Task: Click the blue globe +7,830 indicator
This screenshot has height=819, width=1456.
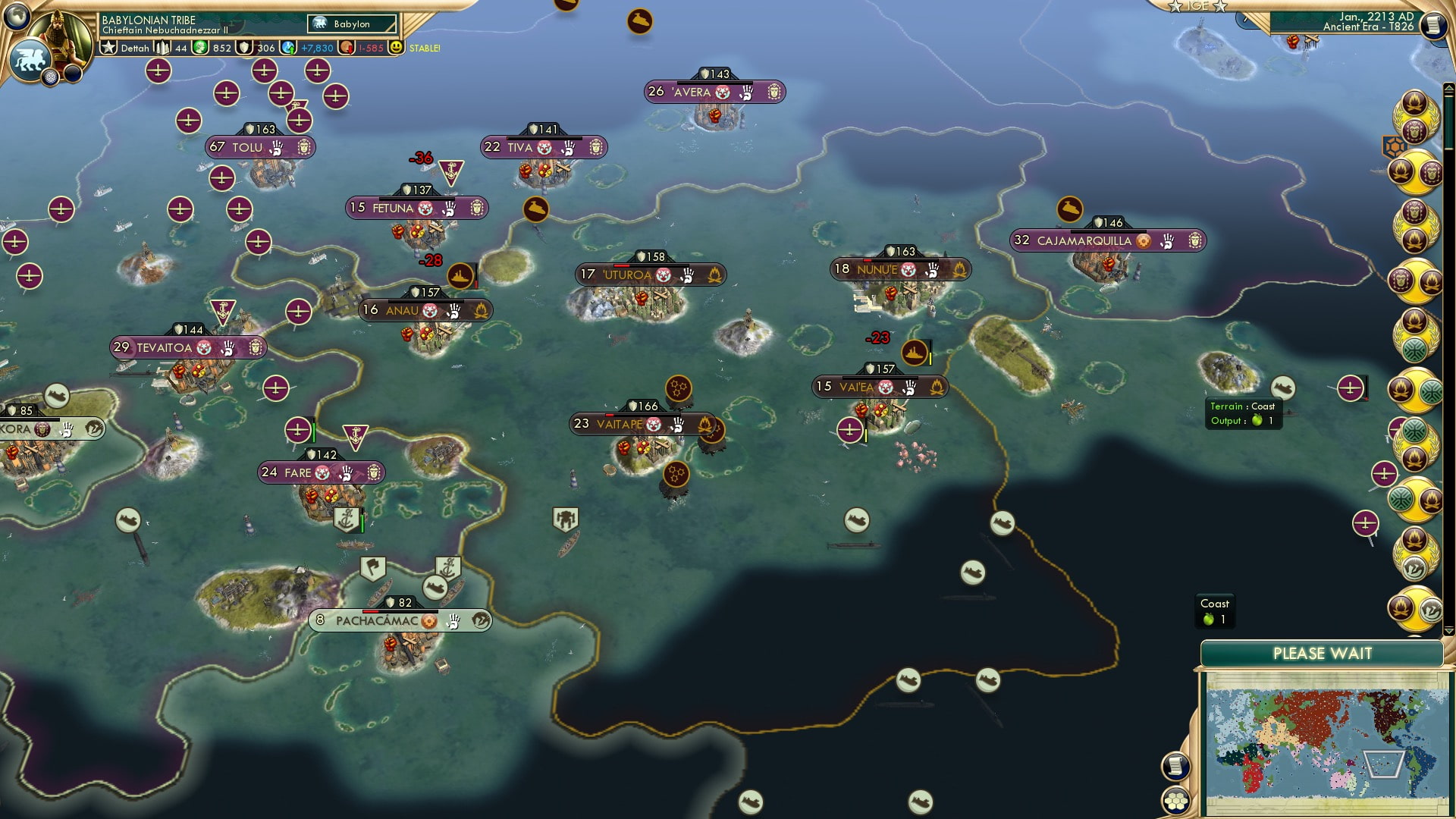Action: pyautogui.click(x=288, y=47)
